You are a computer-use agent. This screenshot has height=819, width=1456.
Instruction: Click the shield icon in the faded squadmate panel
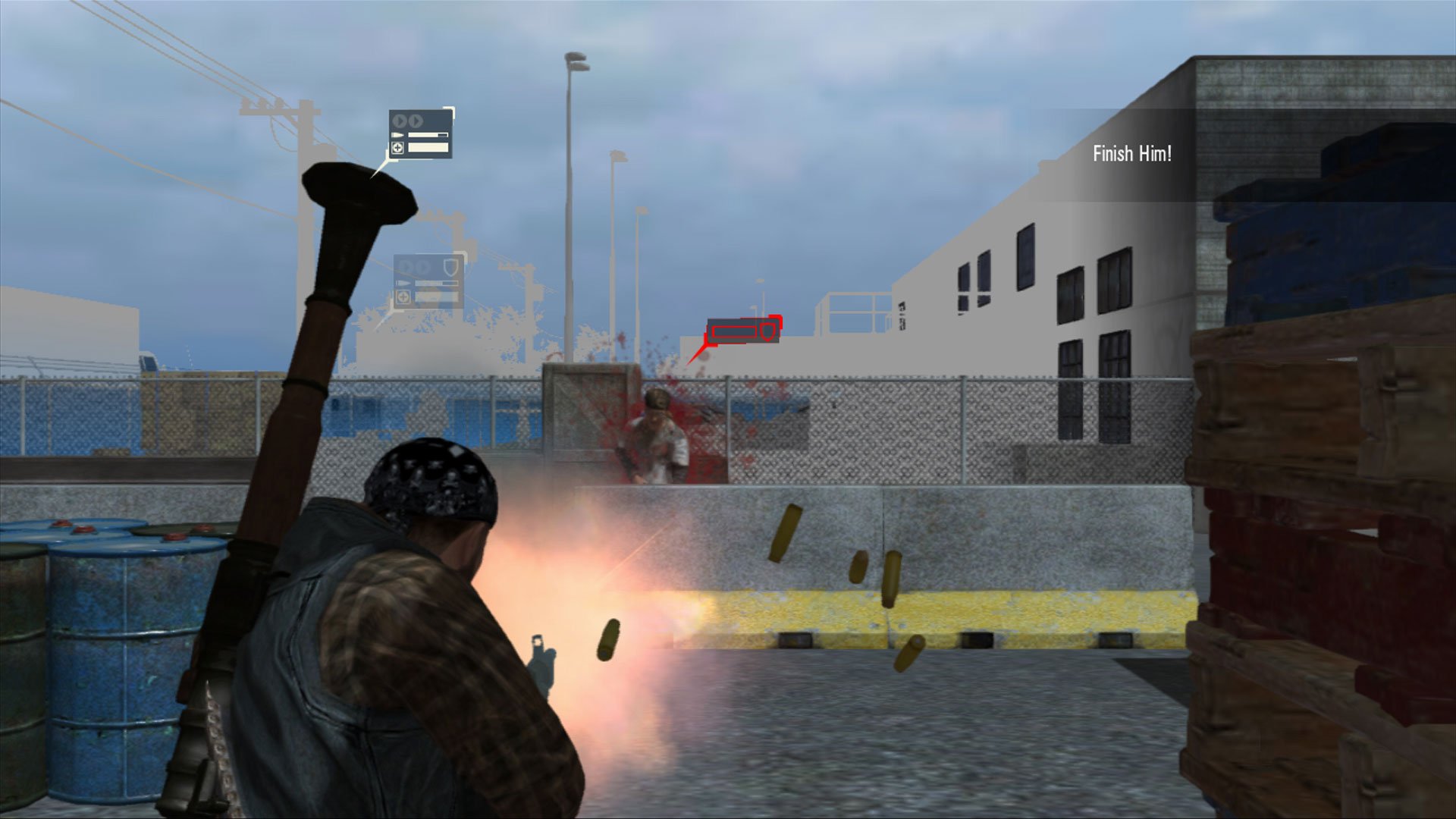pos(450,267)
